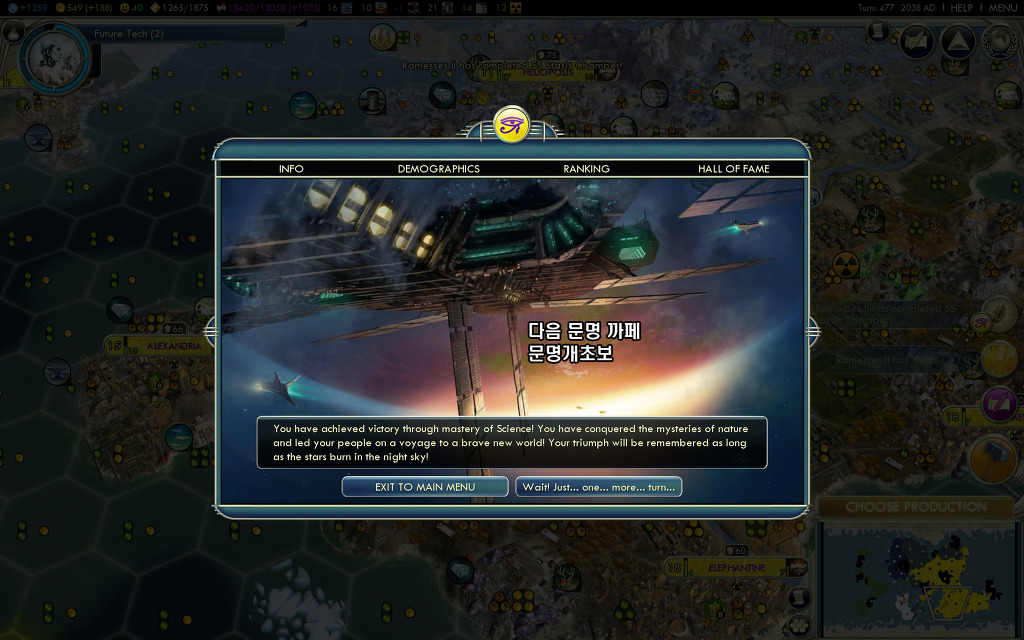This screenshot has width=1024, height=640.
Task: Choose "Wait! Just... one... more... turn..."
Action: 598,487
